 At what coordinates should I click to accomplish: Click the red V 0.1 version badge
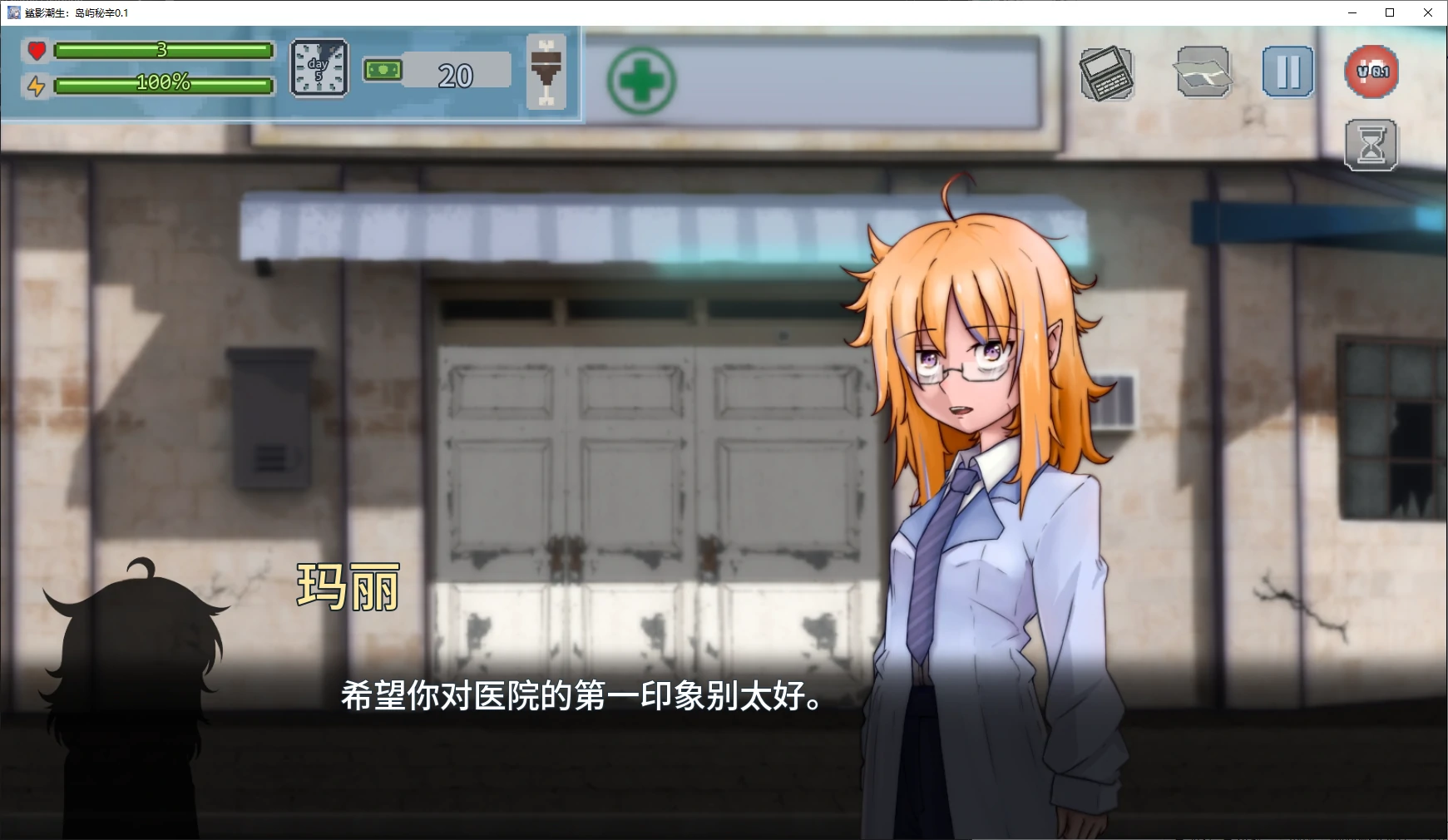coord(1373,72)
